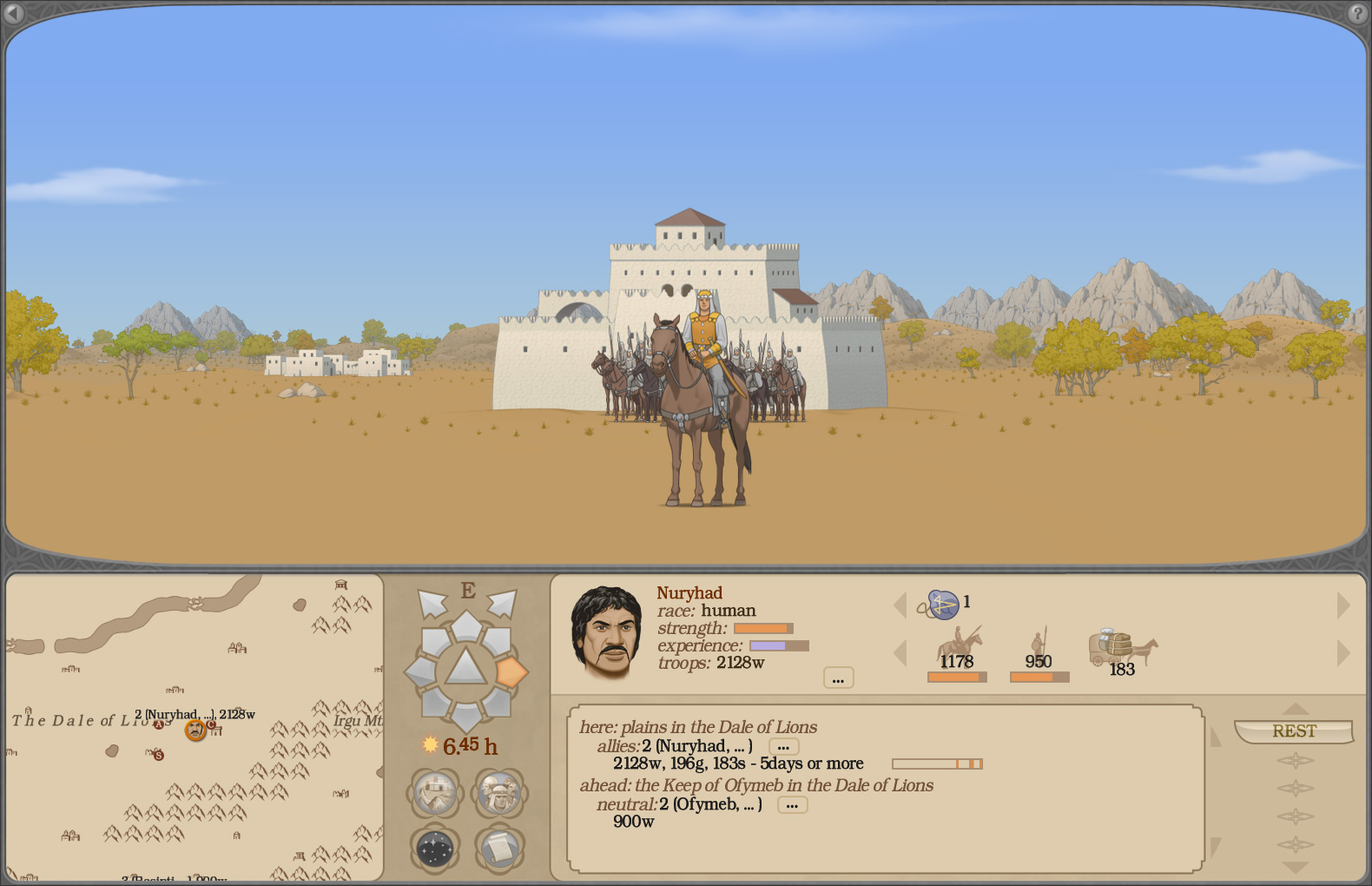Click the bow weapon icon showing 1
Image resolution: width=1372 pixels, height=886 pixels.
(942, 604)
